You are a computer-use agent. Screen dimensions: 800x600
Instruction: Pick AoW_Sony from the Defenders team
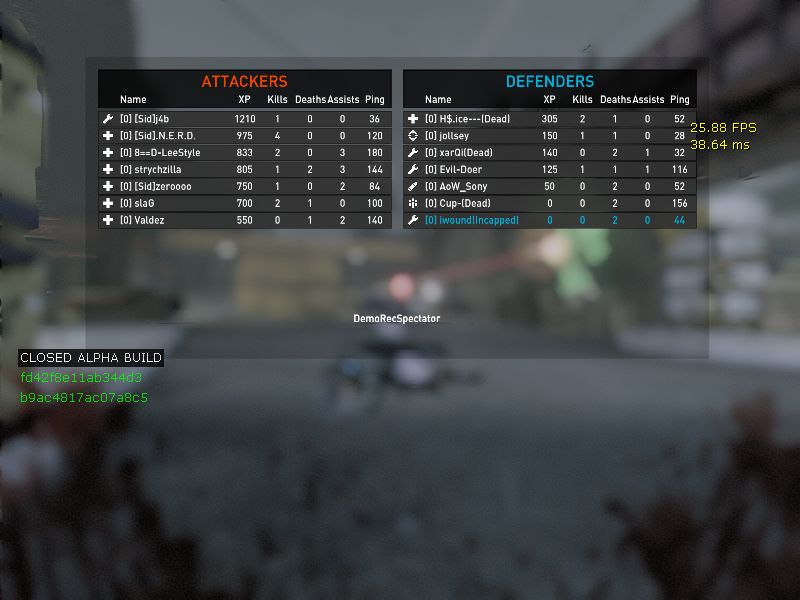point(549,186)
